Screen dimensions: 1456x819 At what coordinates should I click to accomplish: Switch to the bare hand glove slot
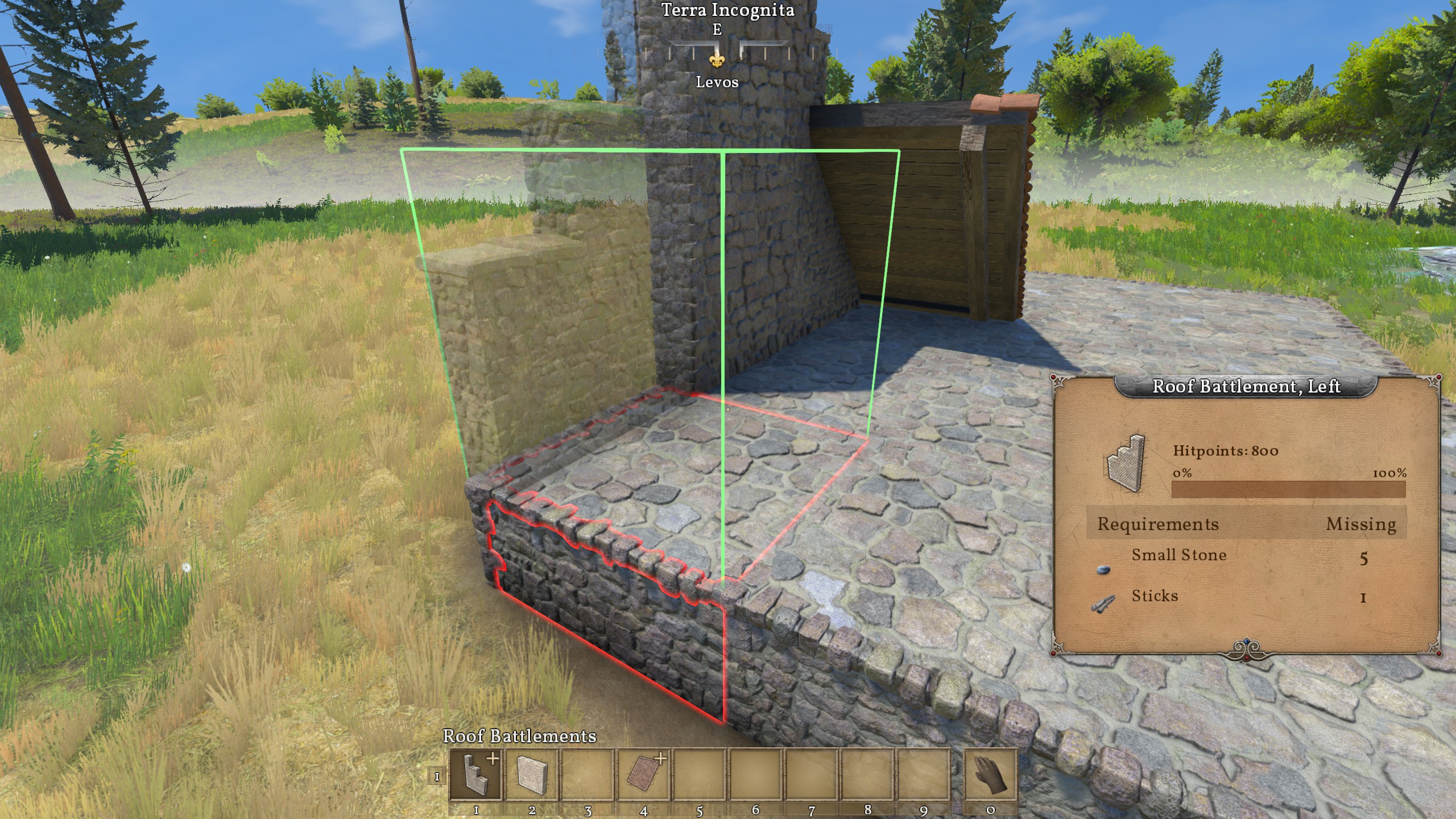[x=990, y=775]
